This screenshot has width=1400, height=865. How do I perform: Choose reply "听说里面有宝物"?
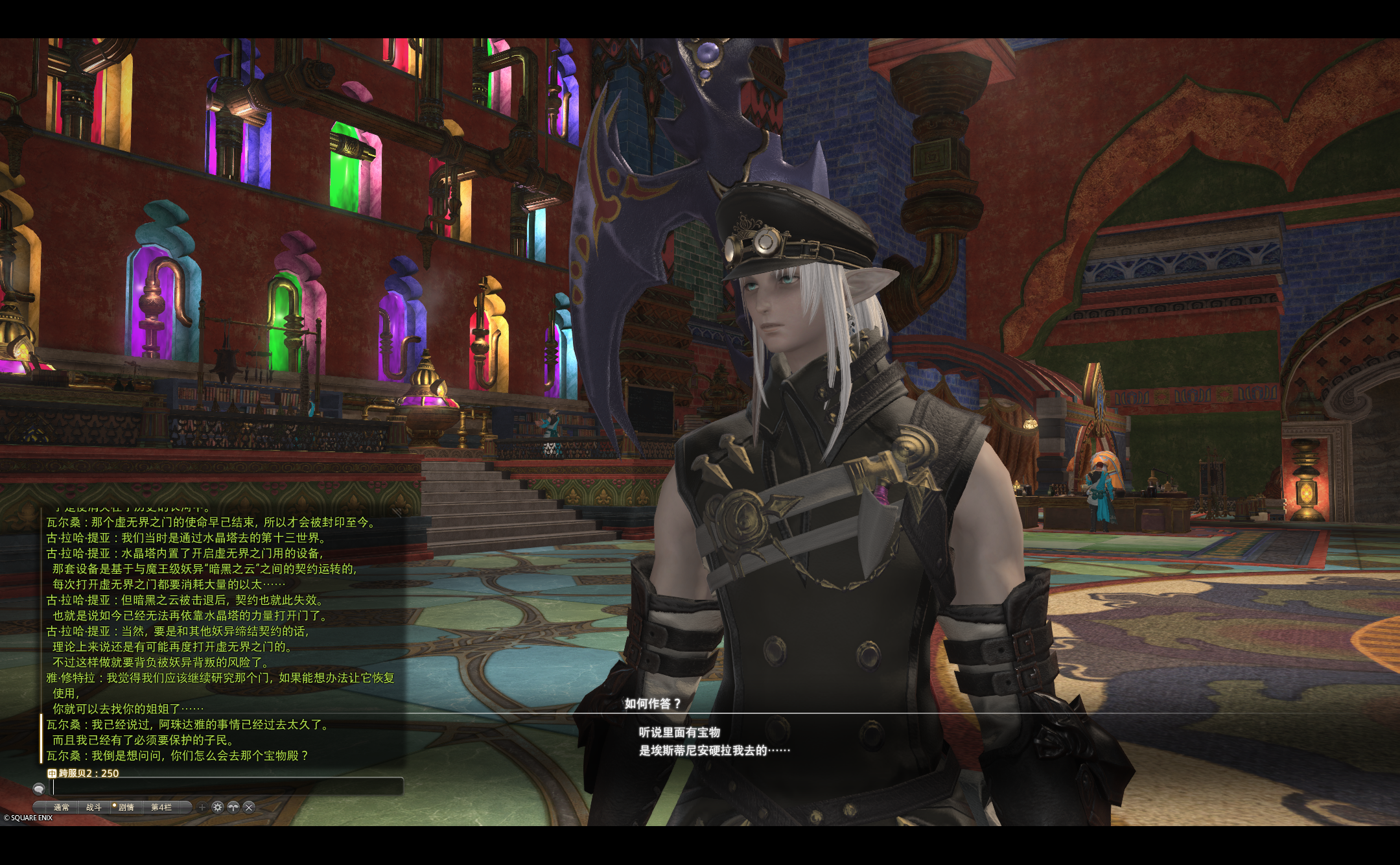coord(679,732)
